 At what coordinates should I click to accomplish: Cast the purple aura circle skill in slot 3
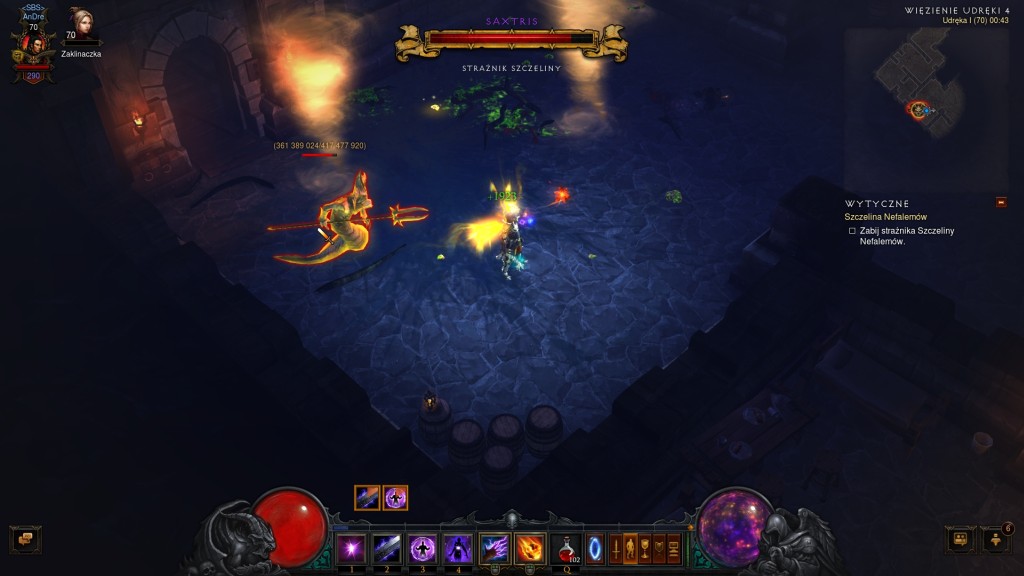coord(422,548)
